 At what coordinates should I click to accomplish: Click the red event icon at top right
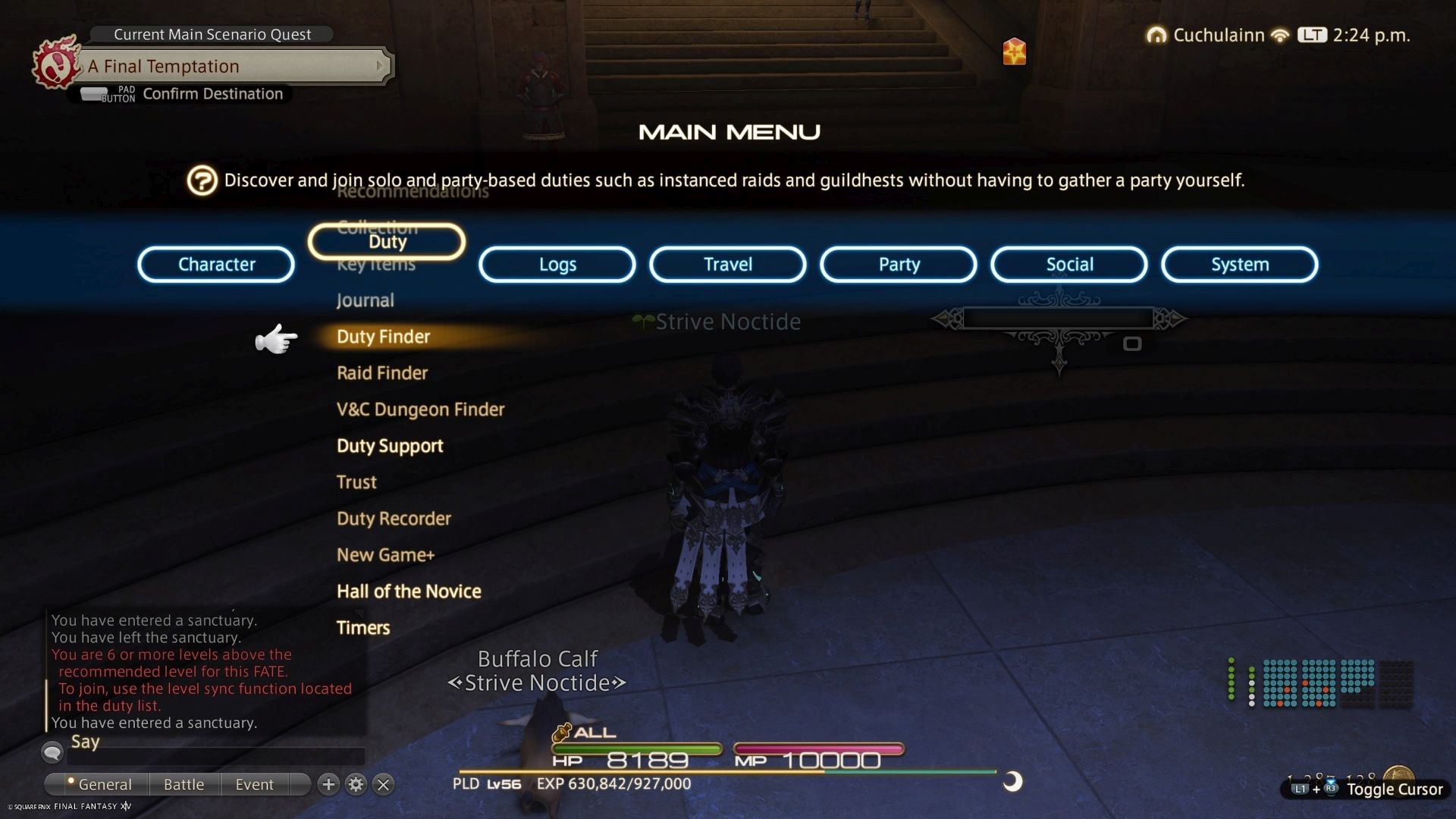1015,52
